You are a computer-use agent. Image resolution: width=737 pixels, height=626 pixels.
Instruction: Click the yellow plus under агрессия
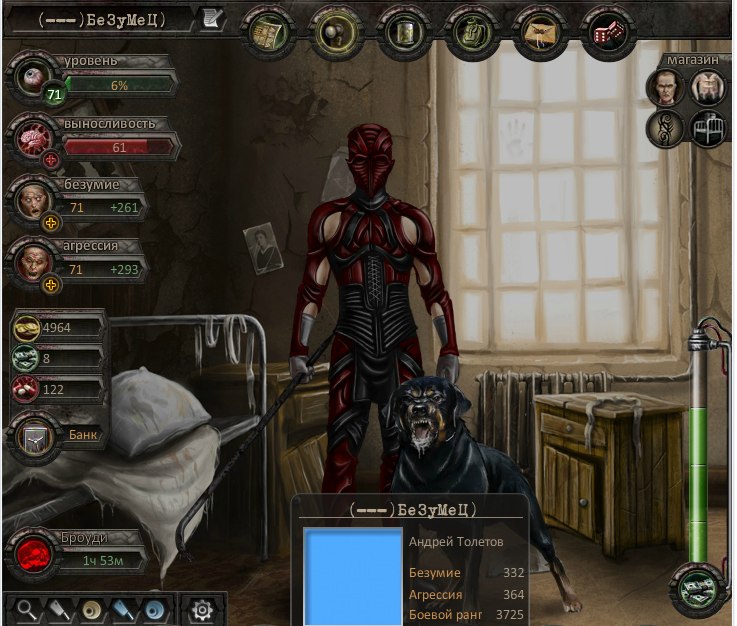(52, 284)
